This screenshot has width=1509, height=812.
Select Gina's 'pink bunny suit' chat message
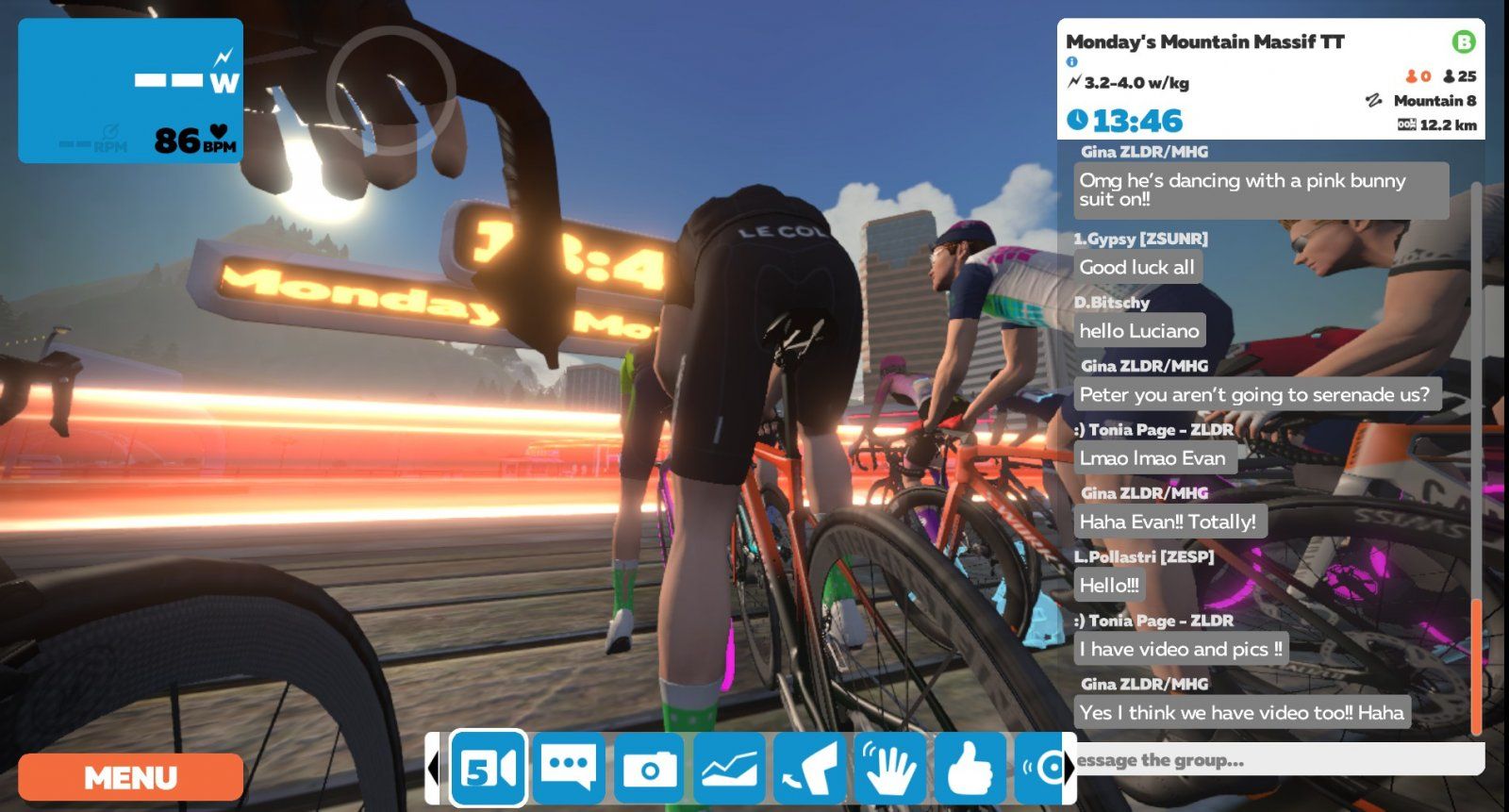pos(1260,190)
